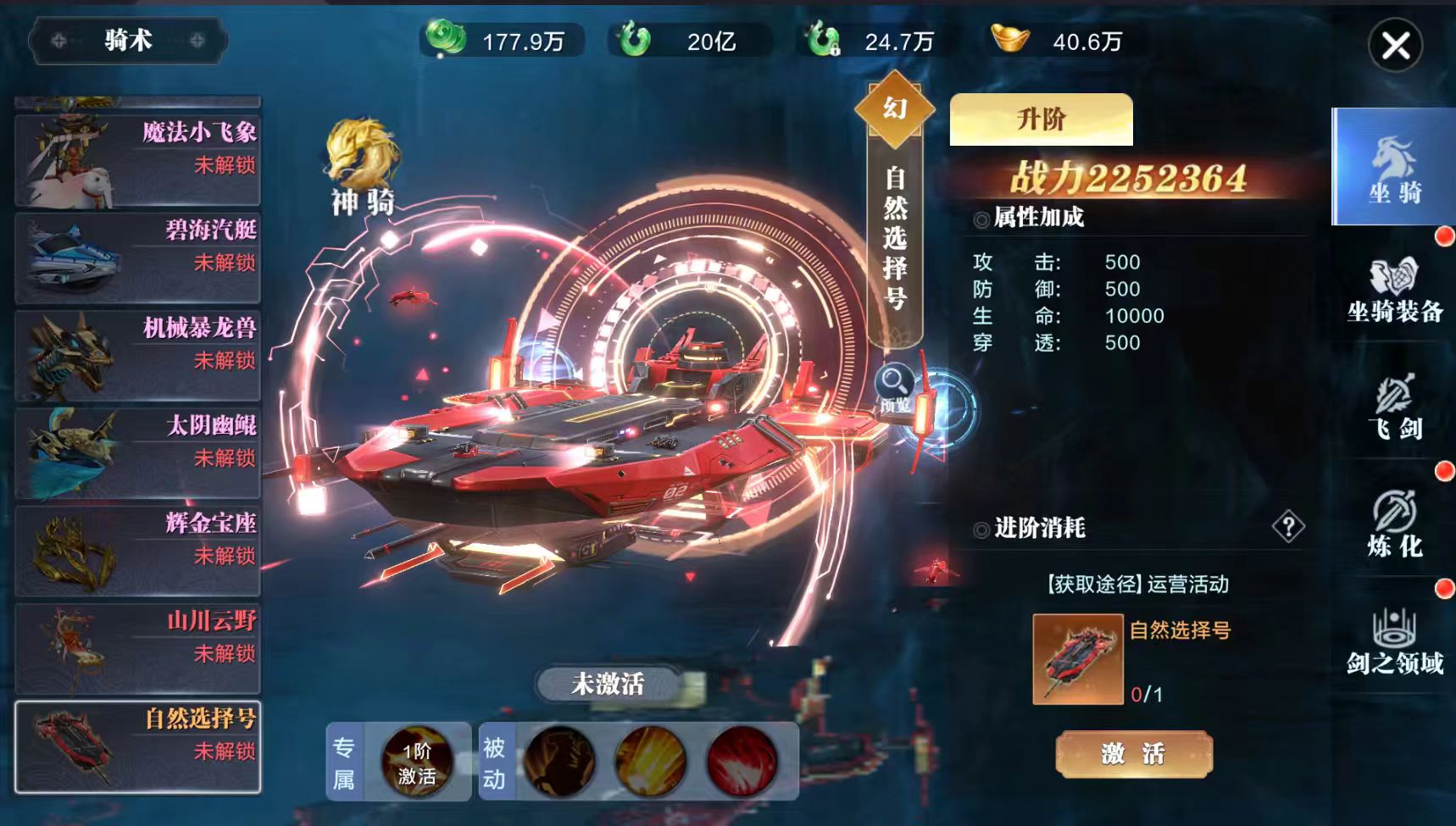Screen dimensions: 1456x826
Task: Select the 机械暴龙兽 mount entry
Action: 138,354
